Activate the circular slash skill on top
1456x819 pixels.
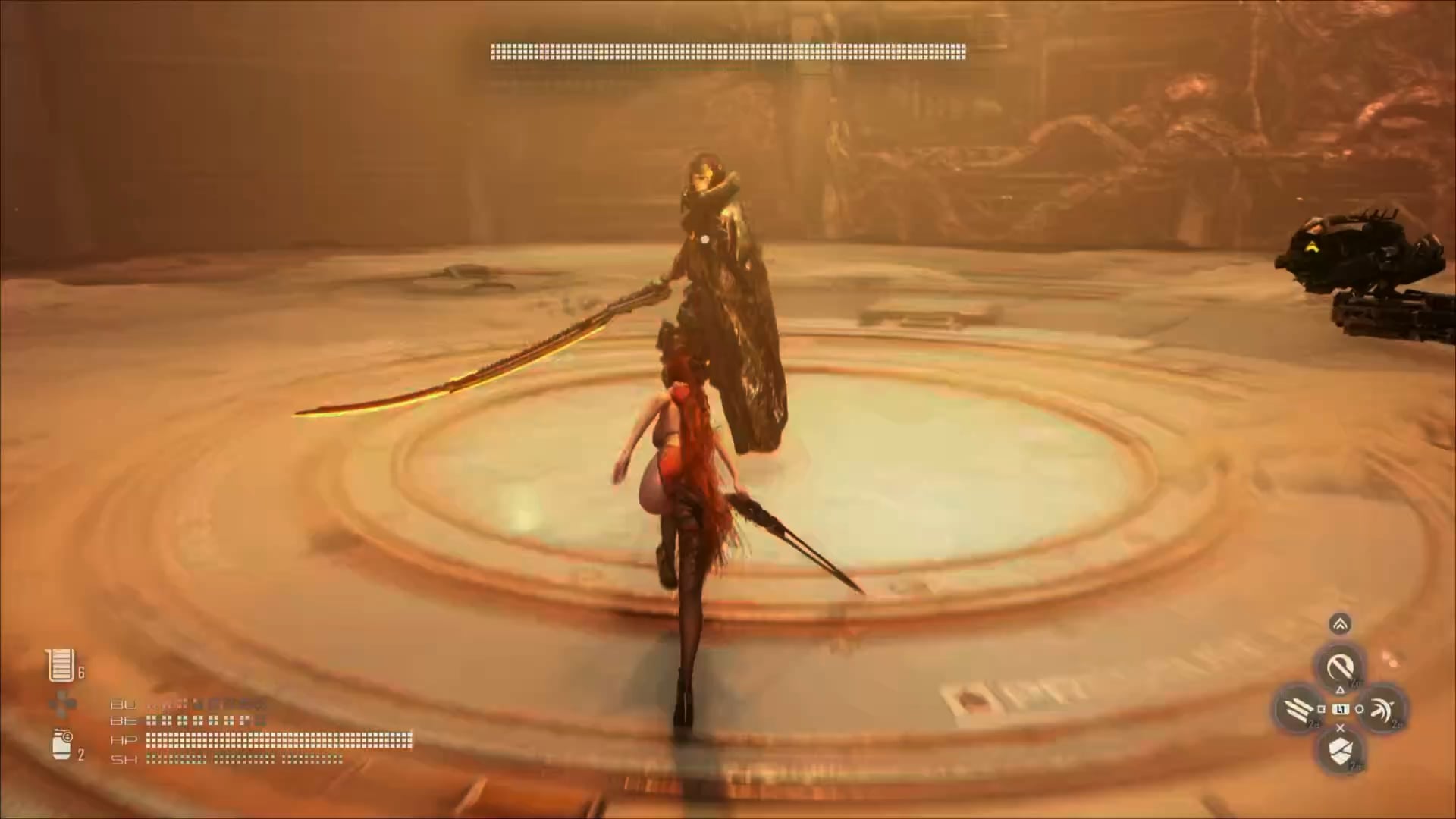[x=1340, y=667]
